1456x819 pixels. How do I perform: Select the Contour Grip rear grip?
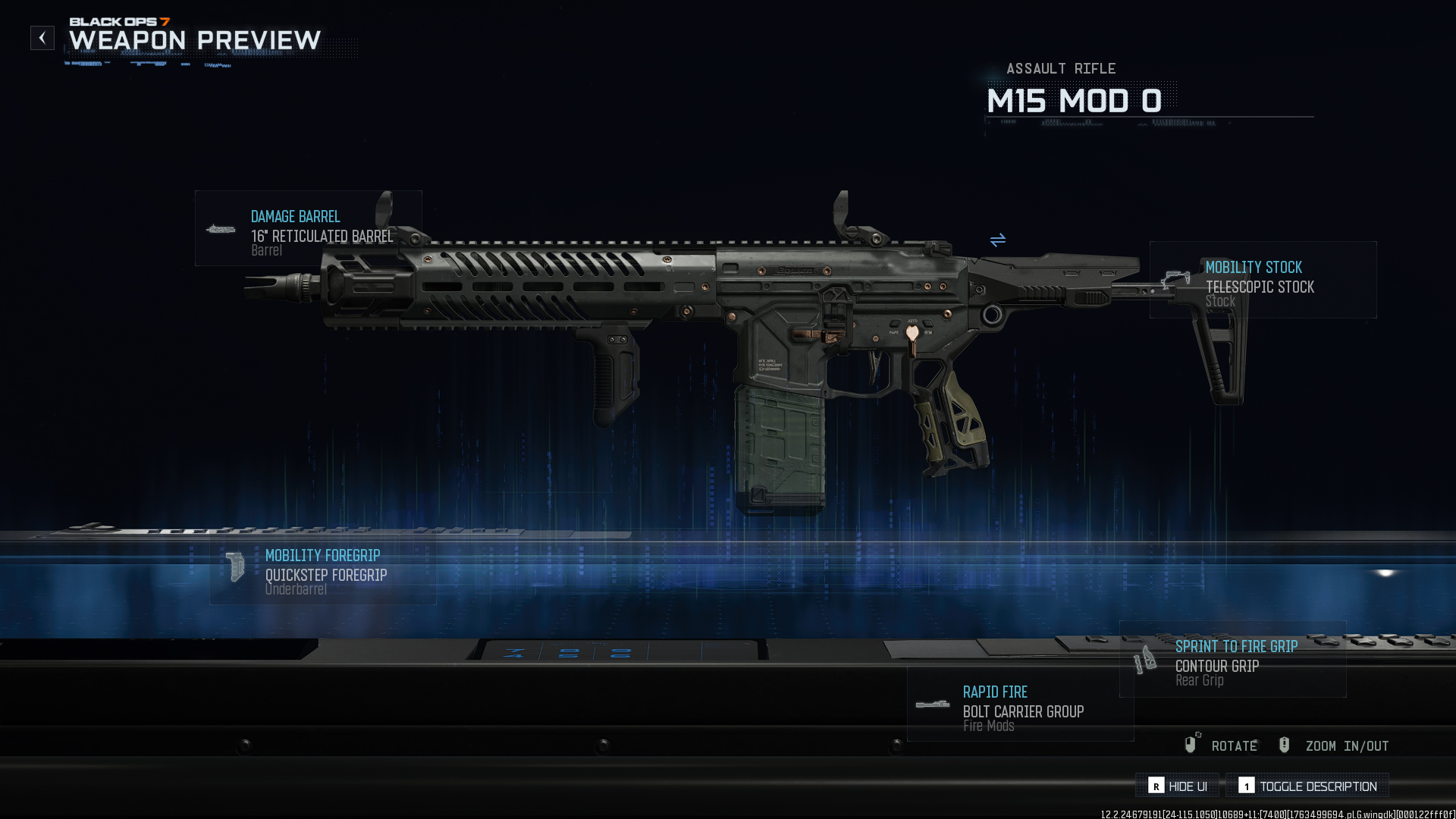tap(1232, 659)
